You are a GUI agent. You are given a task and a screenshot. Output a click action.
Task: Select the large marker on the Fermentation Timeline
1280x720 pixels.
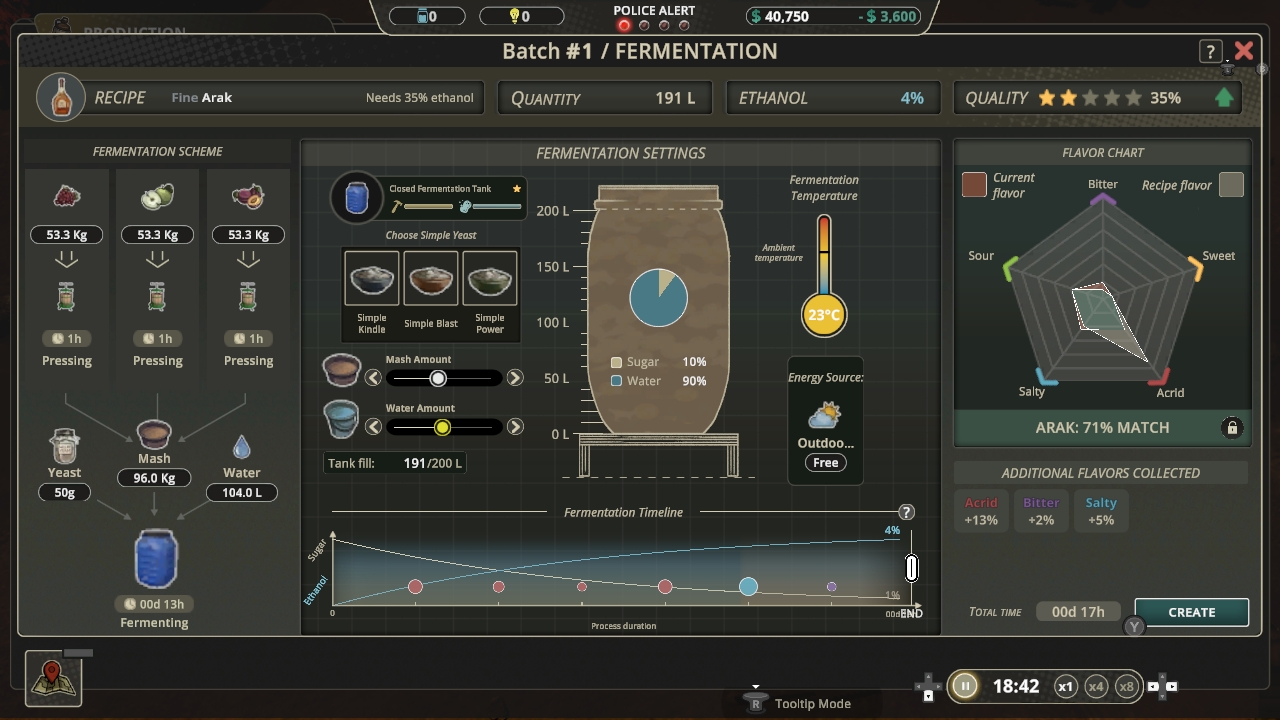point(748,587)
